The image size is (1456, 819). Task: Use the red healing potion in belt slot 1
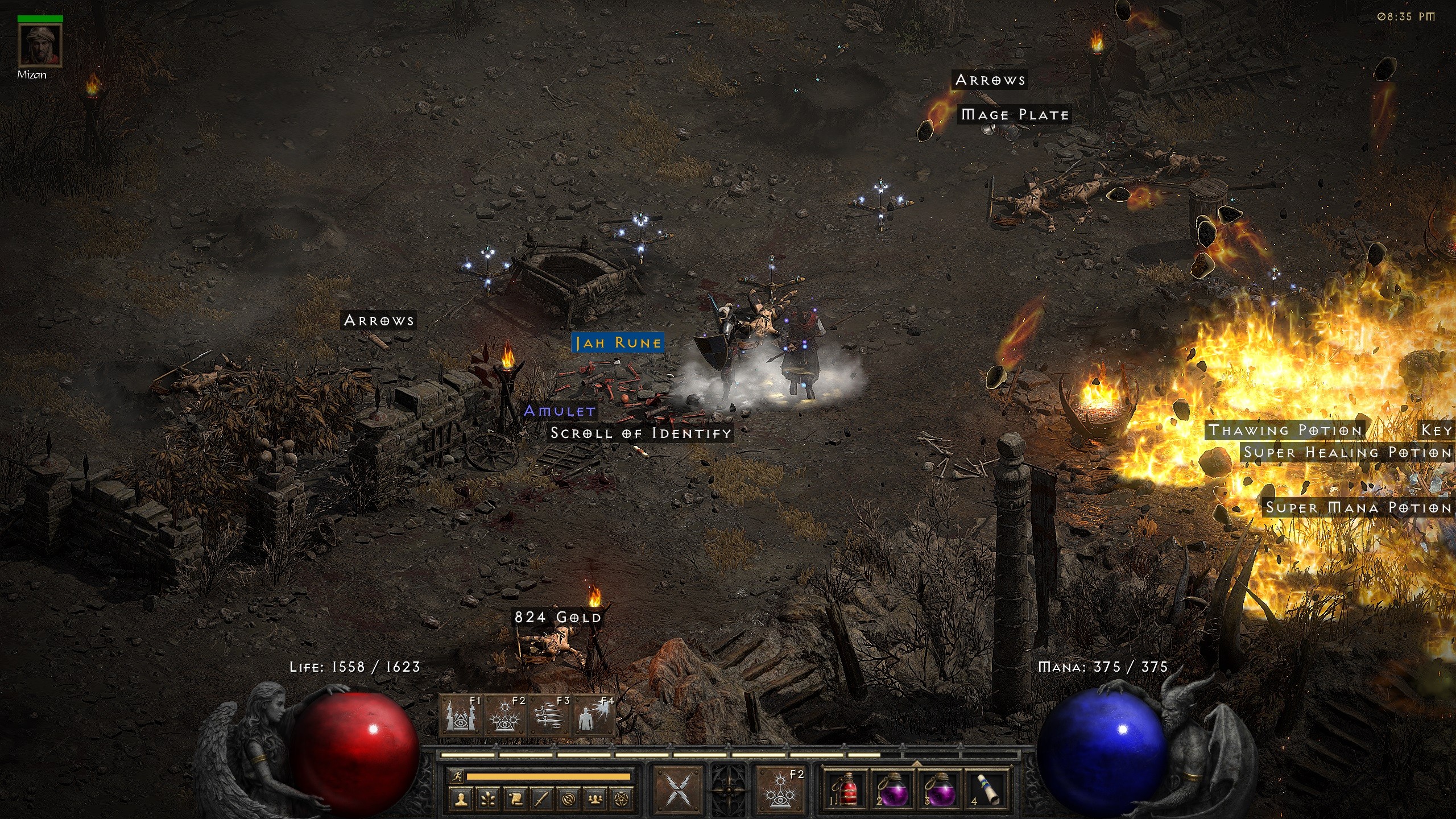[x=847, y=789]
